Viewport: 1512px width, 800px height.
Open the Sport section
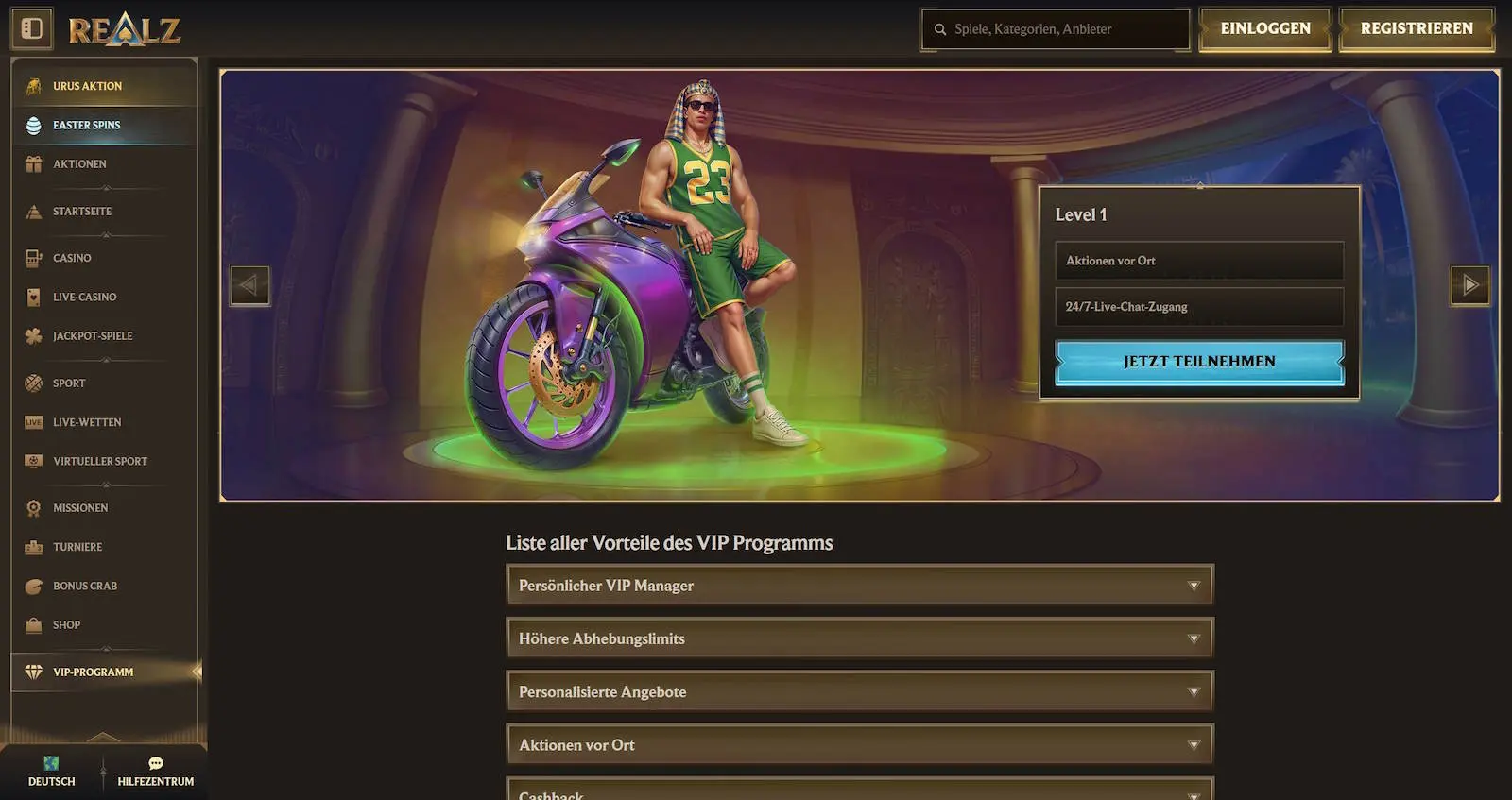click(x=69, y=383)
